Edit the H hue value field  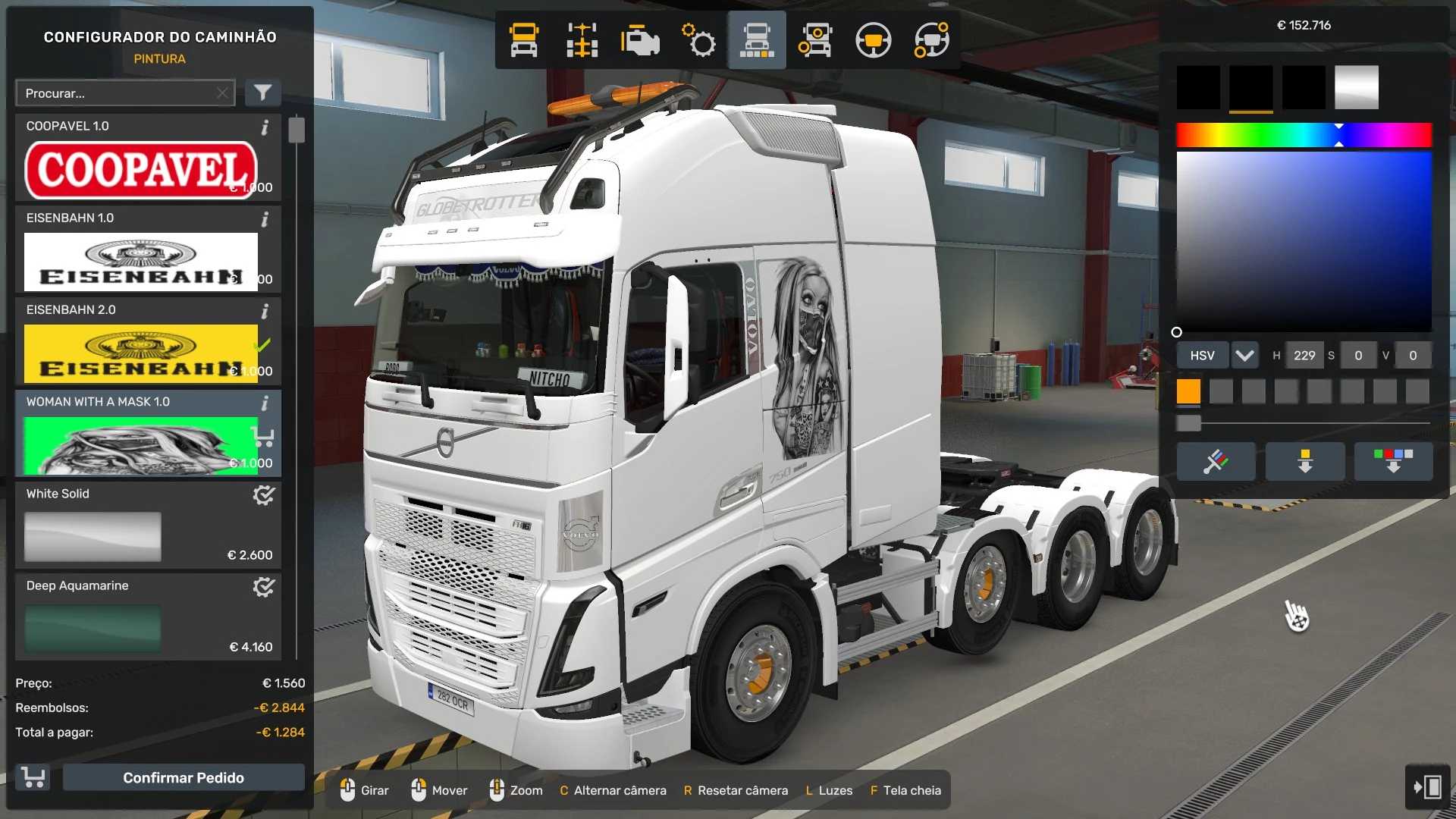pyautogui.click(x=1304, y=355)
